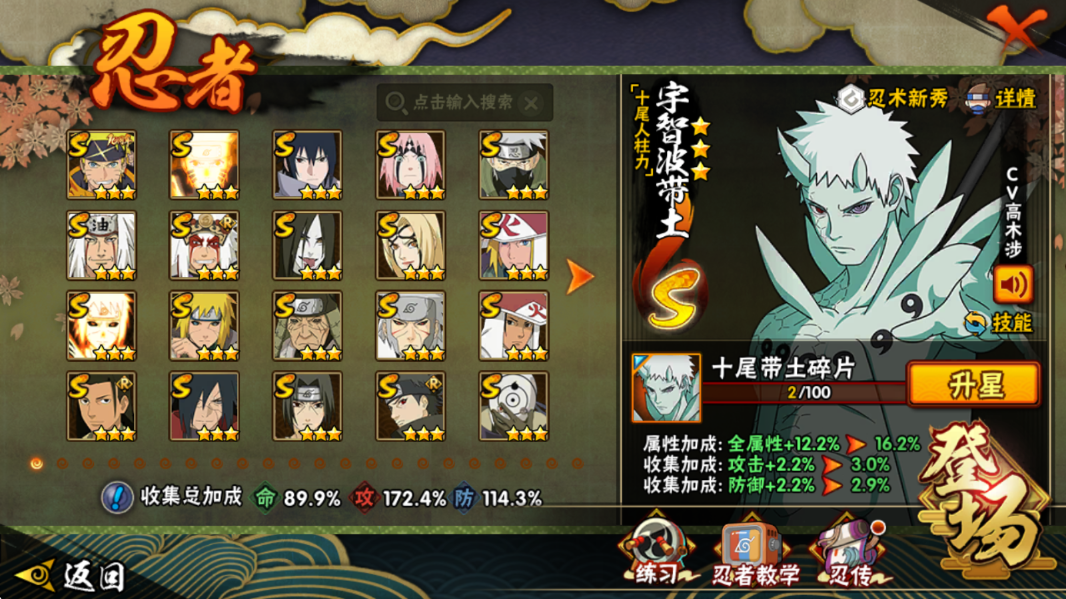Viewport: 1066px width, 599px height.
Task: Open the 练习 practice mode
Action: click(x=655, y=554)
